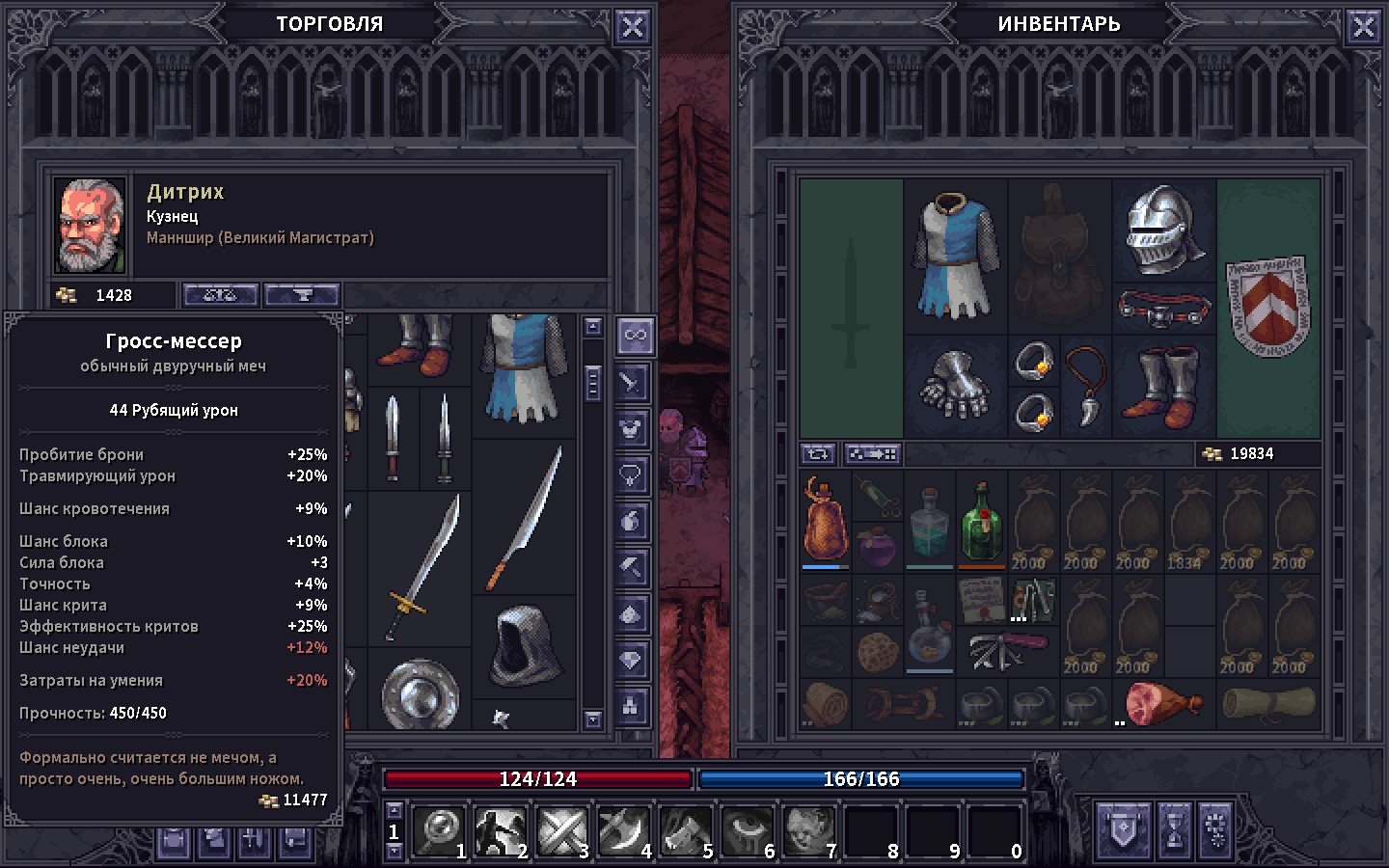The height and width of the screenshot is (868, 1389).
Task: Switch to the sword weapons filter
Action: 632,382
